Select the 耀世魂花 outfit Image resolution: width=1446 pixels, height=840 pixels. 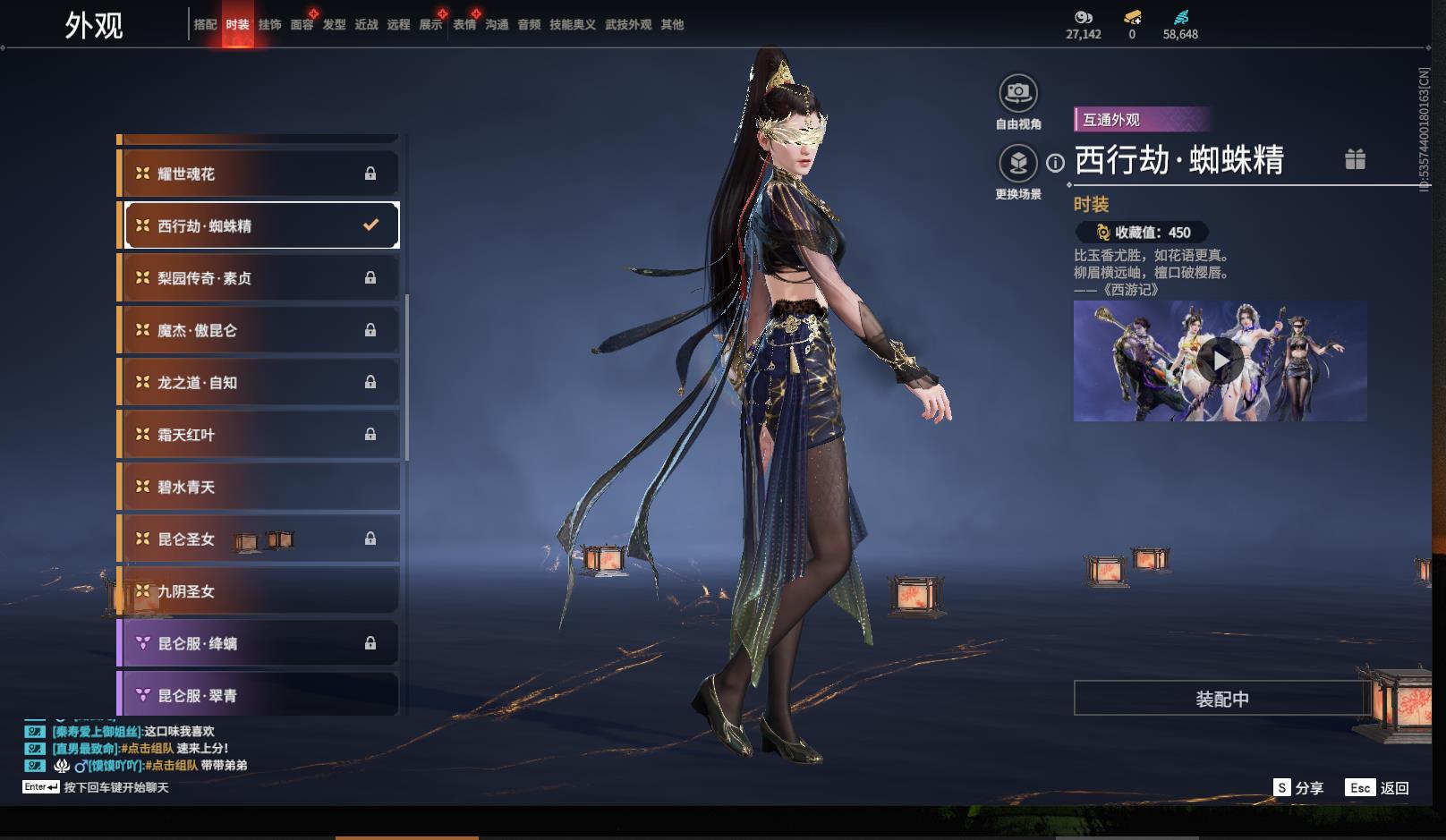pos(259,174)
